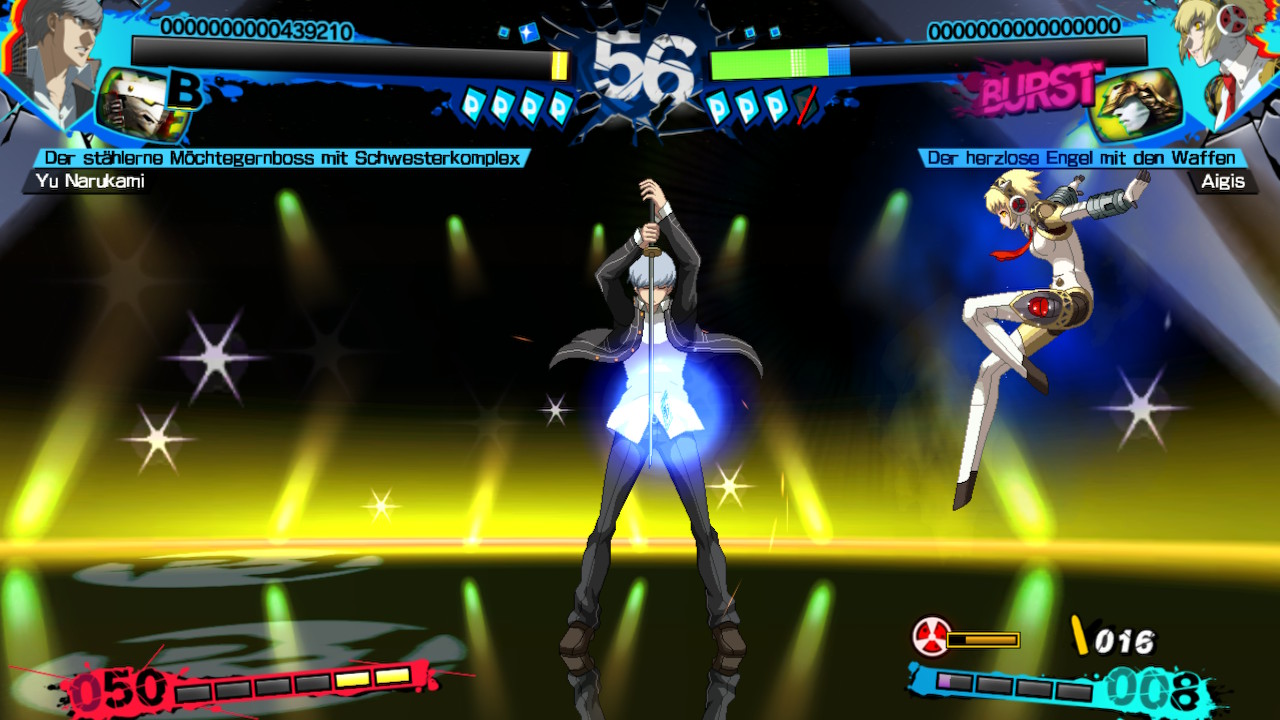Click the red Orgia mode fan icon
The height and width of the screenshot is (720, 1280).
931,637
